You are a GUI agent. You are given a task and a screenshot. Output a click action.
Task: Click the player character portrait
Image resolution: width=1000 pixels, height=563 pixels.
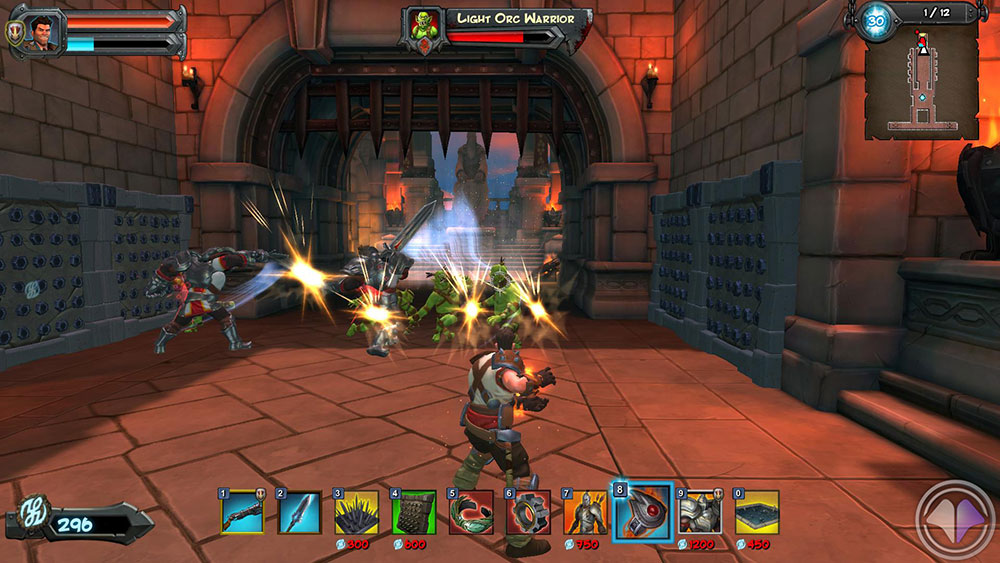45,31
